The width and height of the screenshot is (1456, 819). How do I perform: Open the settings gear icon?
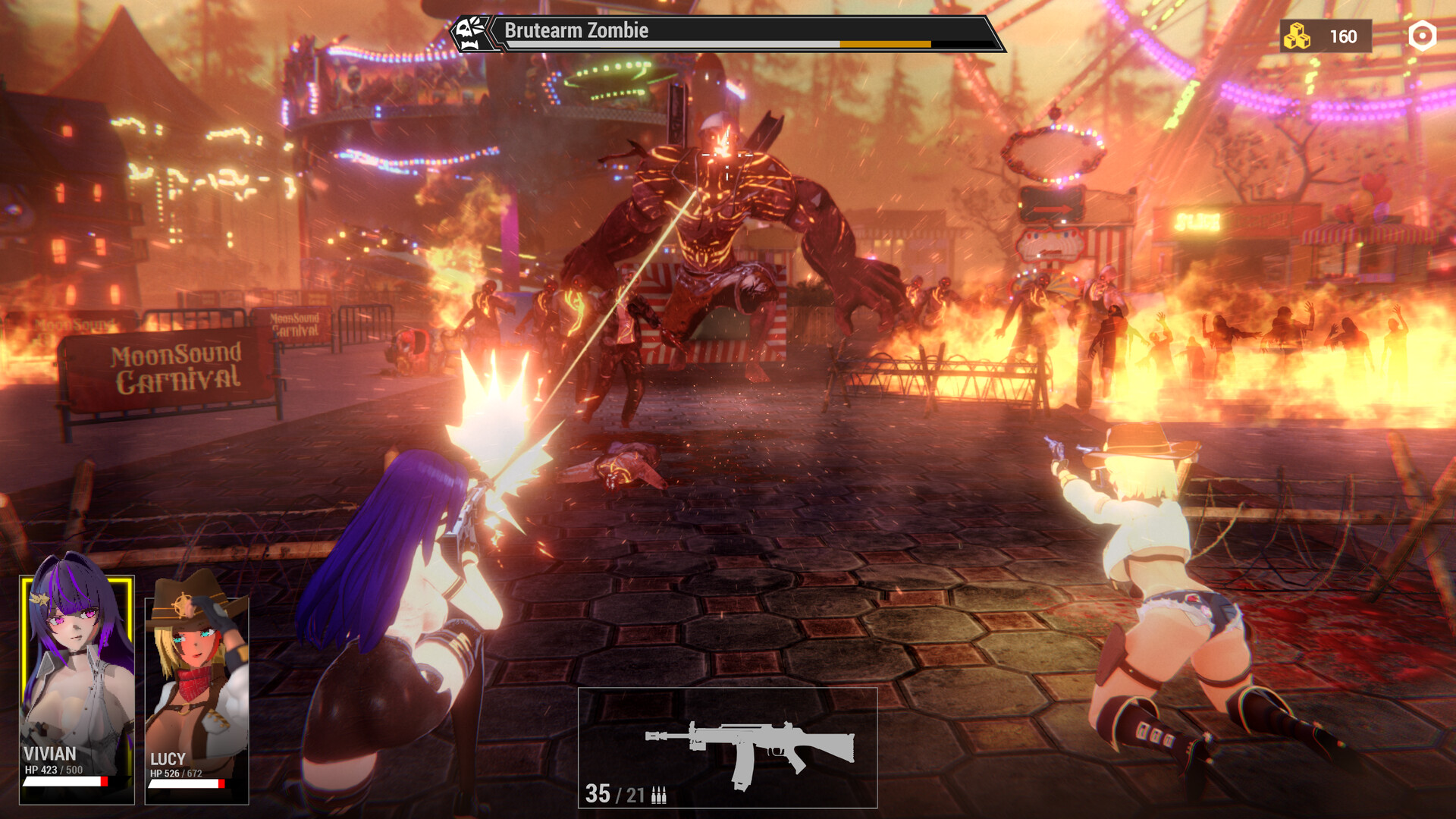(x=1422, y=36)
